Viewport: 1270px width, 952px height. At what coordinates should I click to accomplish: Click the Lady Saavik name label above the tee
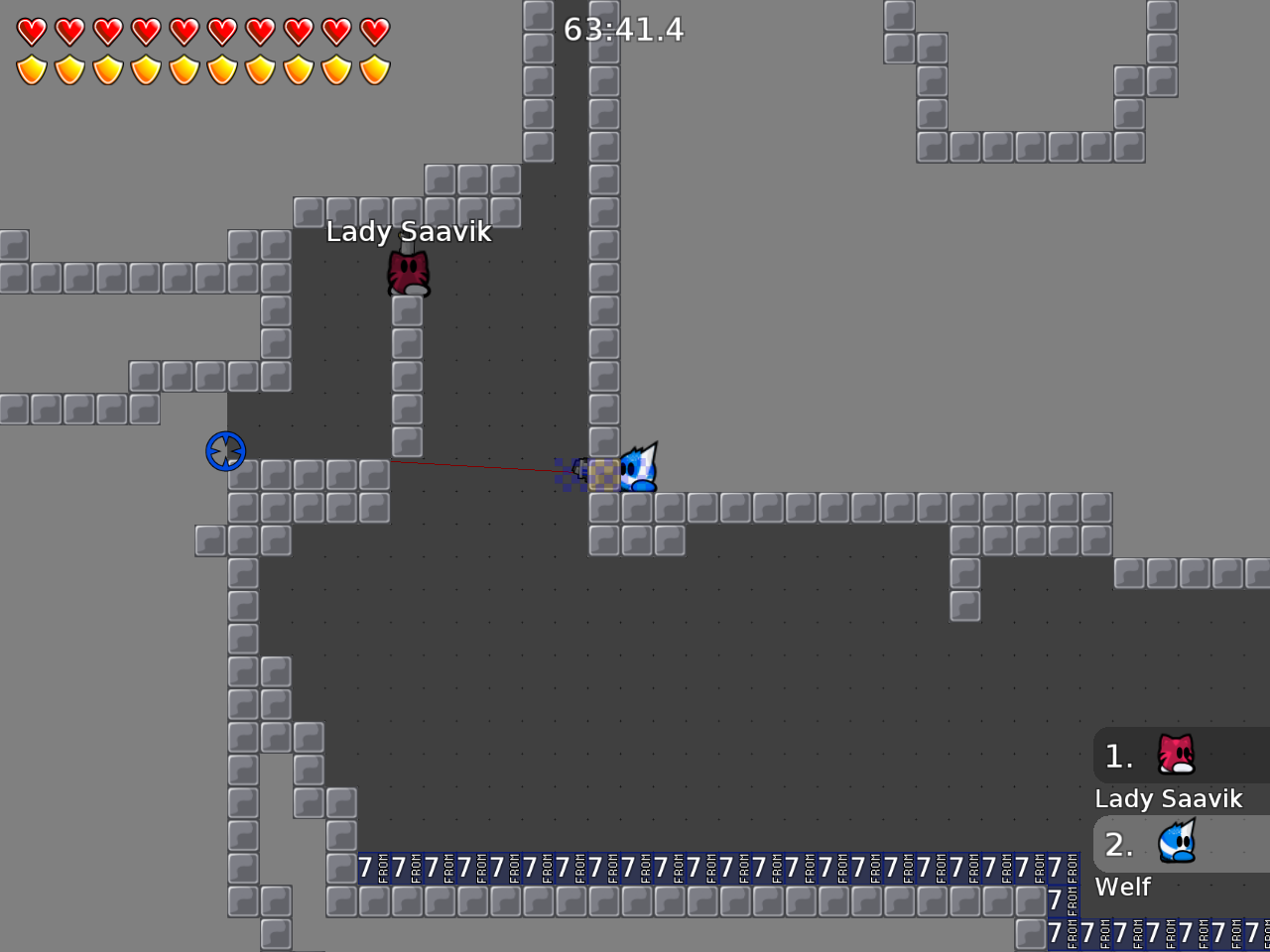coord(408,232)
